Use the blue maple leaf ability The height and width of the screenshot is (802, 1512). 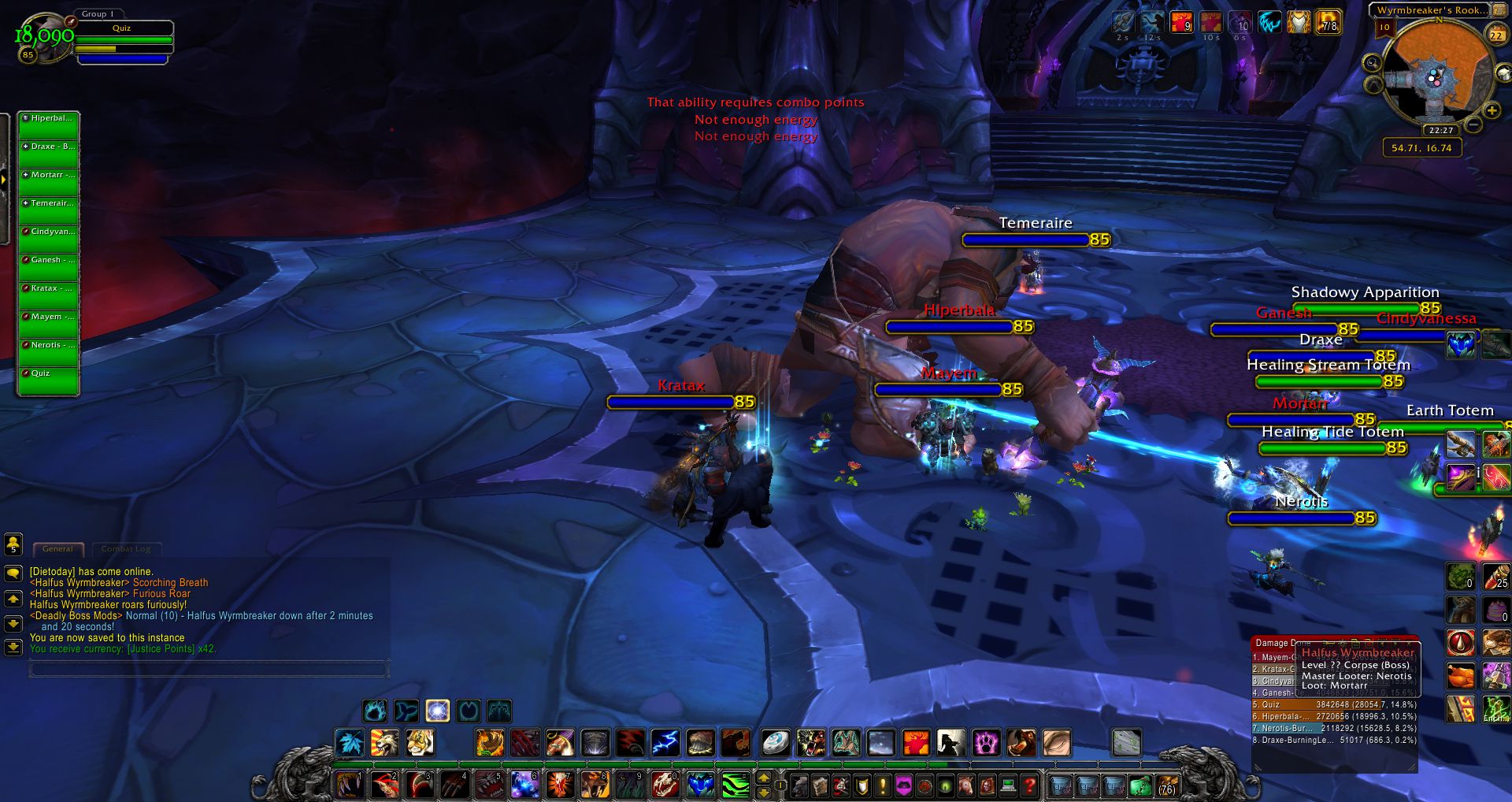(x=349, y=742)
